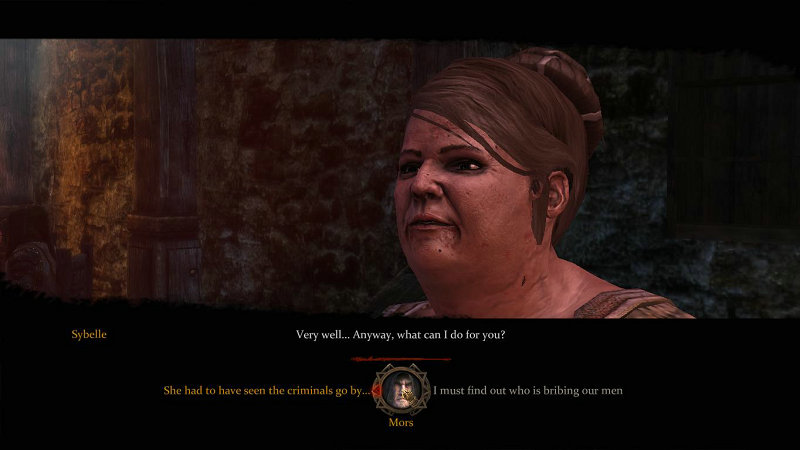The height and width of the screenshot is (450, 800).
Task: Select "I must find out who is bribing our men"
Action: click(x=528, y=390)
